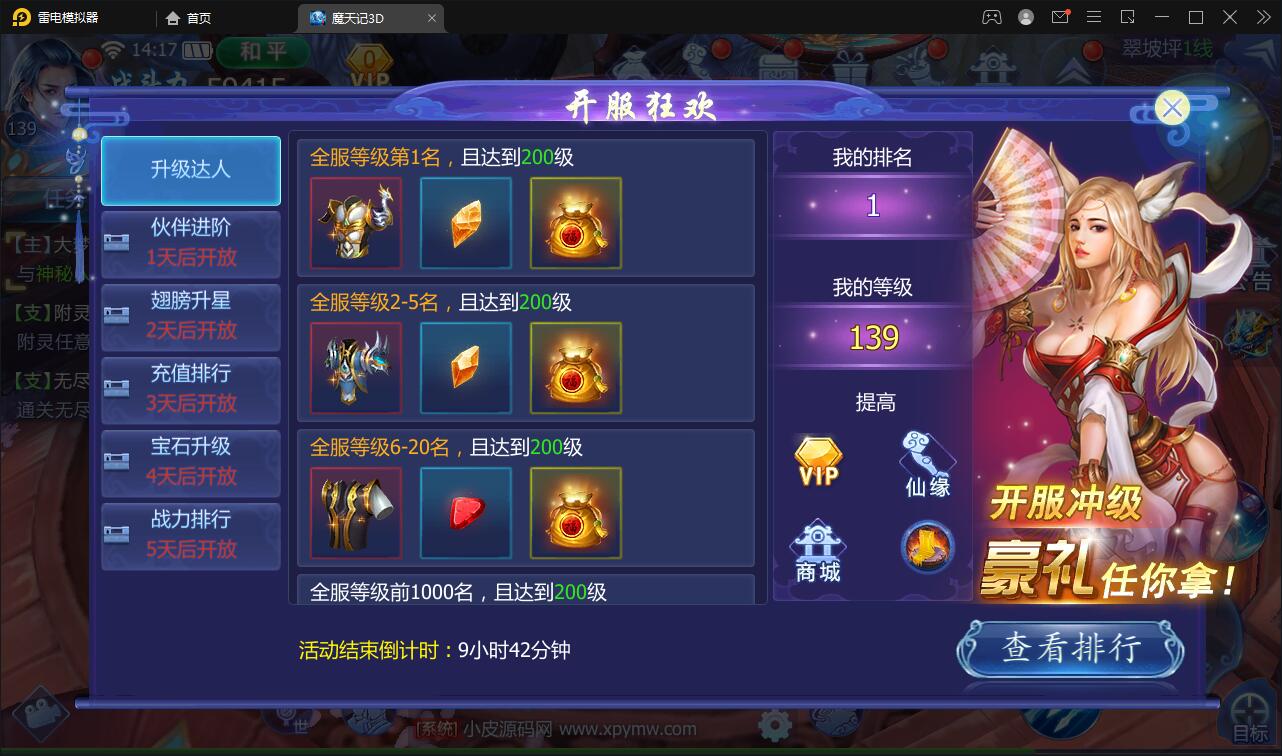
Task: Open the 伙伴进阶 tab
Action: point(190,243)
